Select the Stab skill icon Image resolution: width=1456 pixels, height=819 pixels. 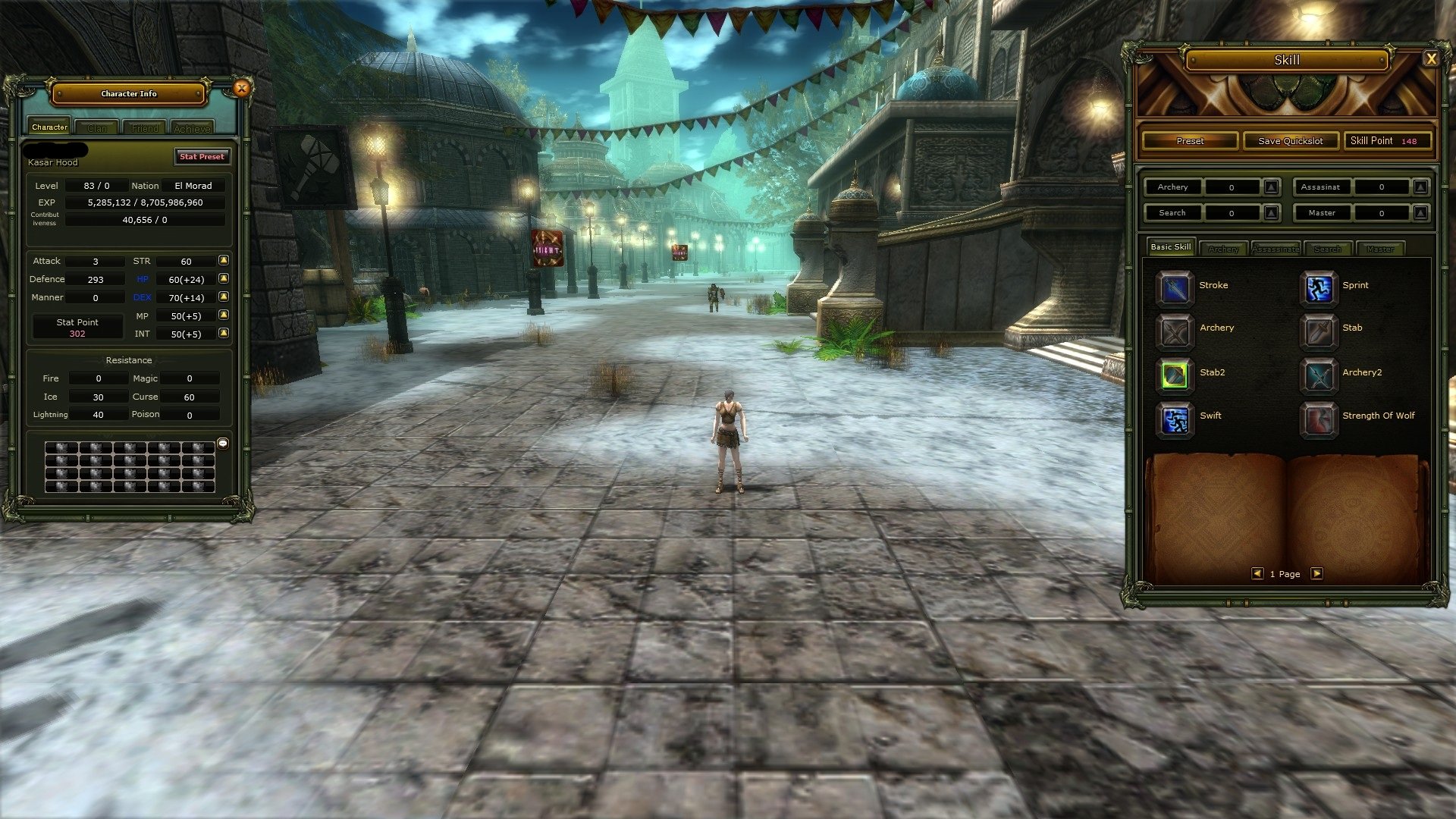1319,332
